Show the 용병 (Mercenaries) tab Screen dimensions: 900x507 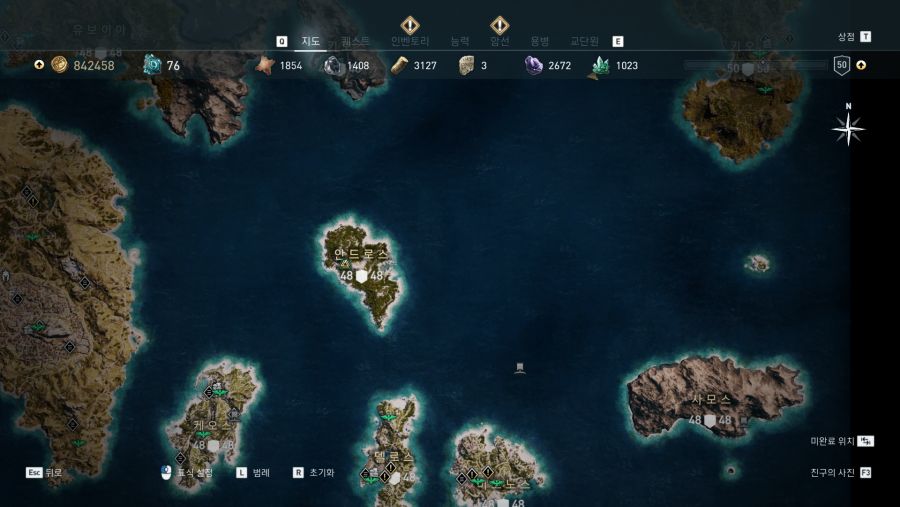[539, 41]
